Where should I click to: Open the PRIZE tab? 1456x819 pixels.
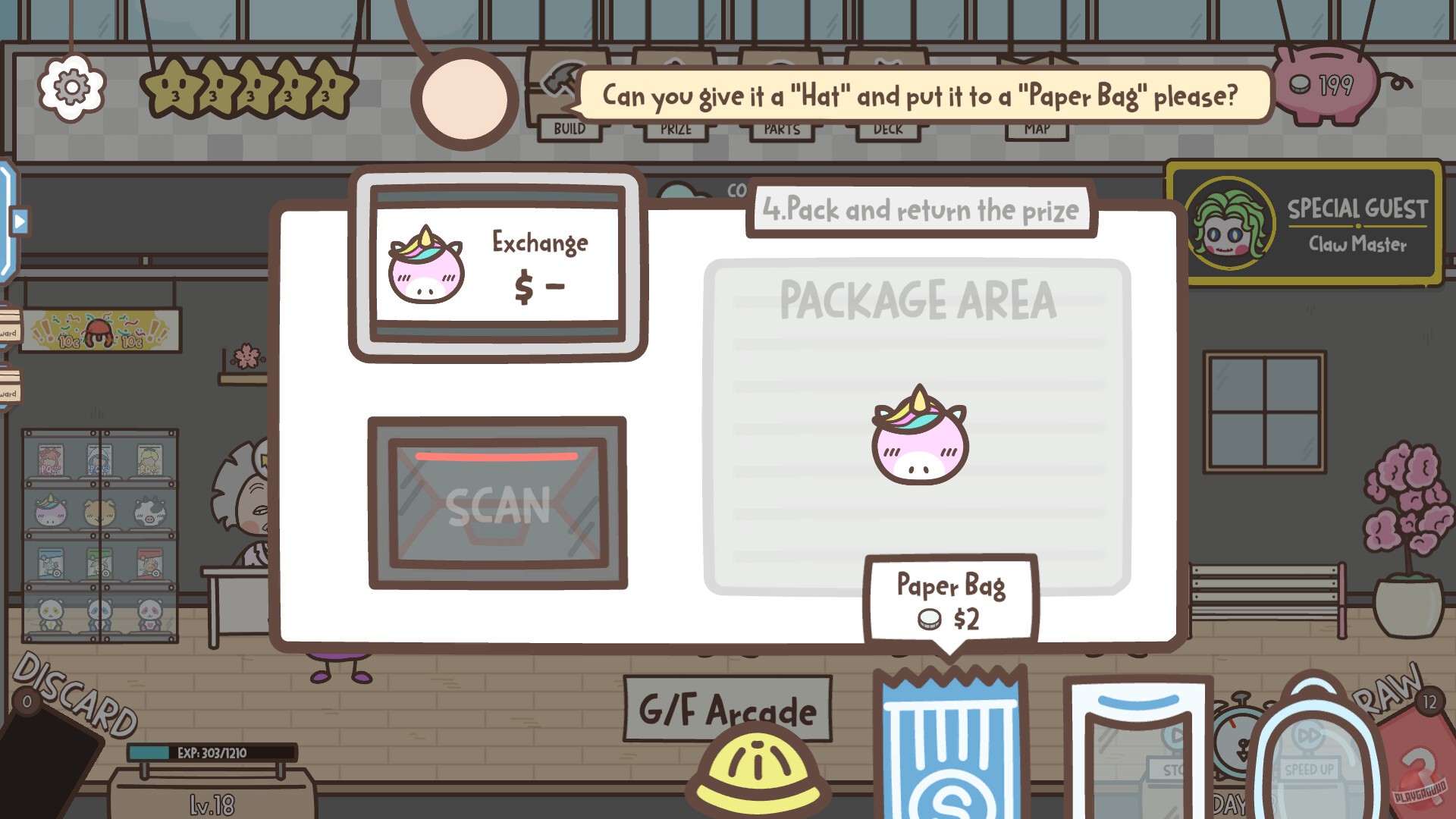tap(675, 129)
